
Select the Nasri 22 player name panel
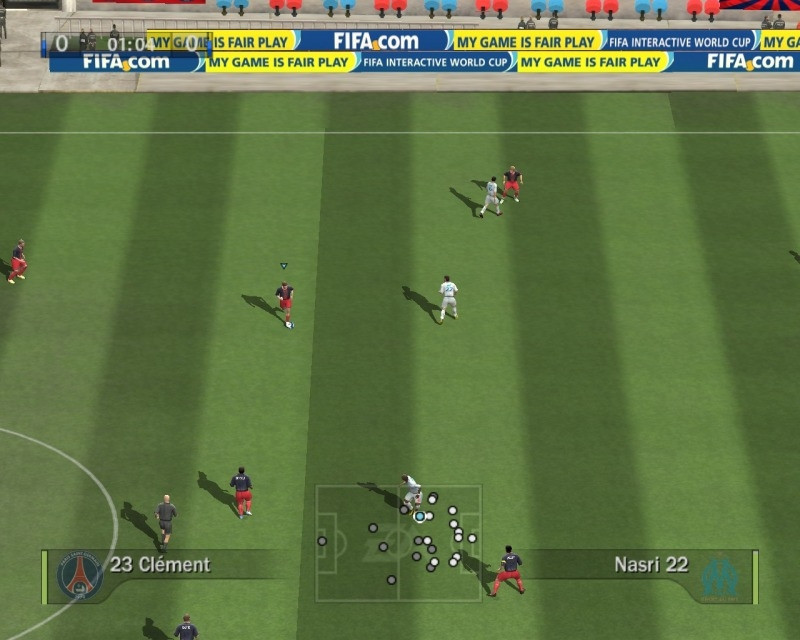click(651, 565)
